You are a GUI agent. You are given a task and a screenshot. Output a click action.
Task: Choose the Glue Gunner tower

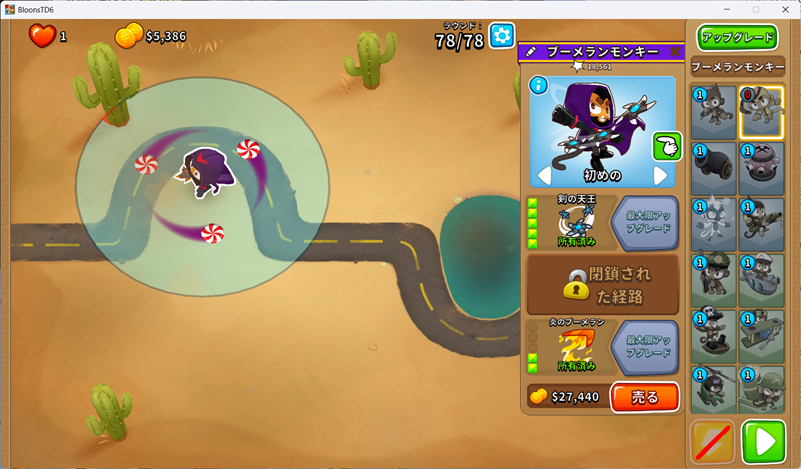[762, 223]
